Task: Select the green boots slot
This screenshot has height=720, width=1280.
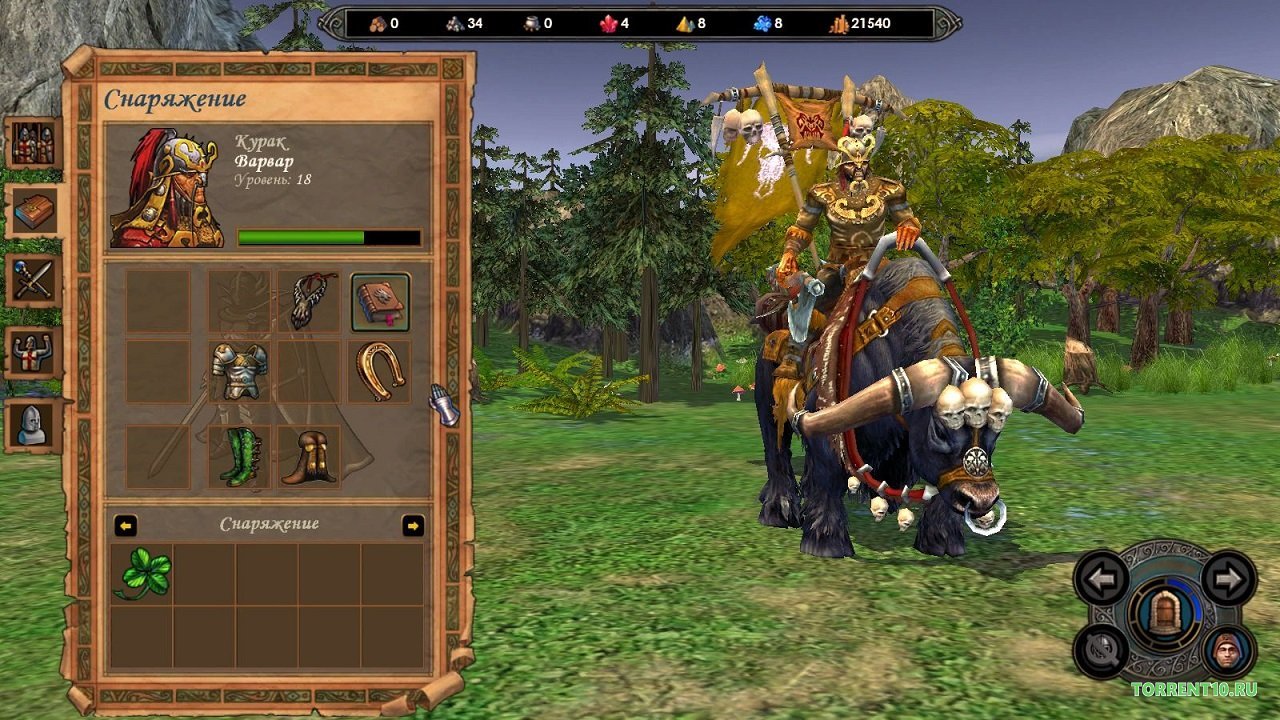Action: click(239, 456)
